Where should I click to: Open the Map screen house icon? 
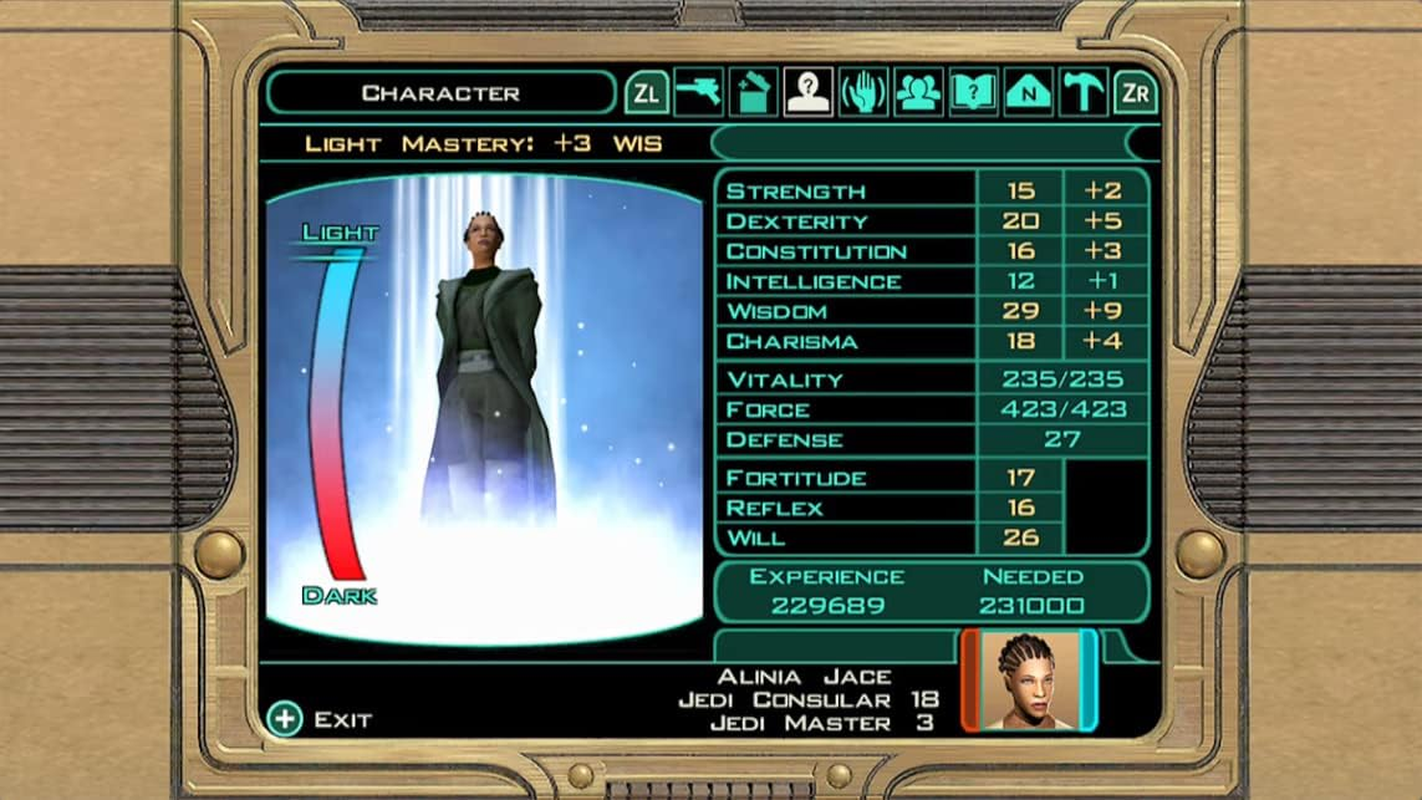[x=1028, y=94]
